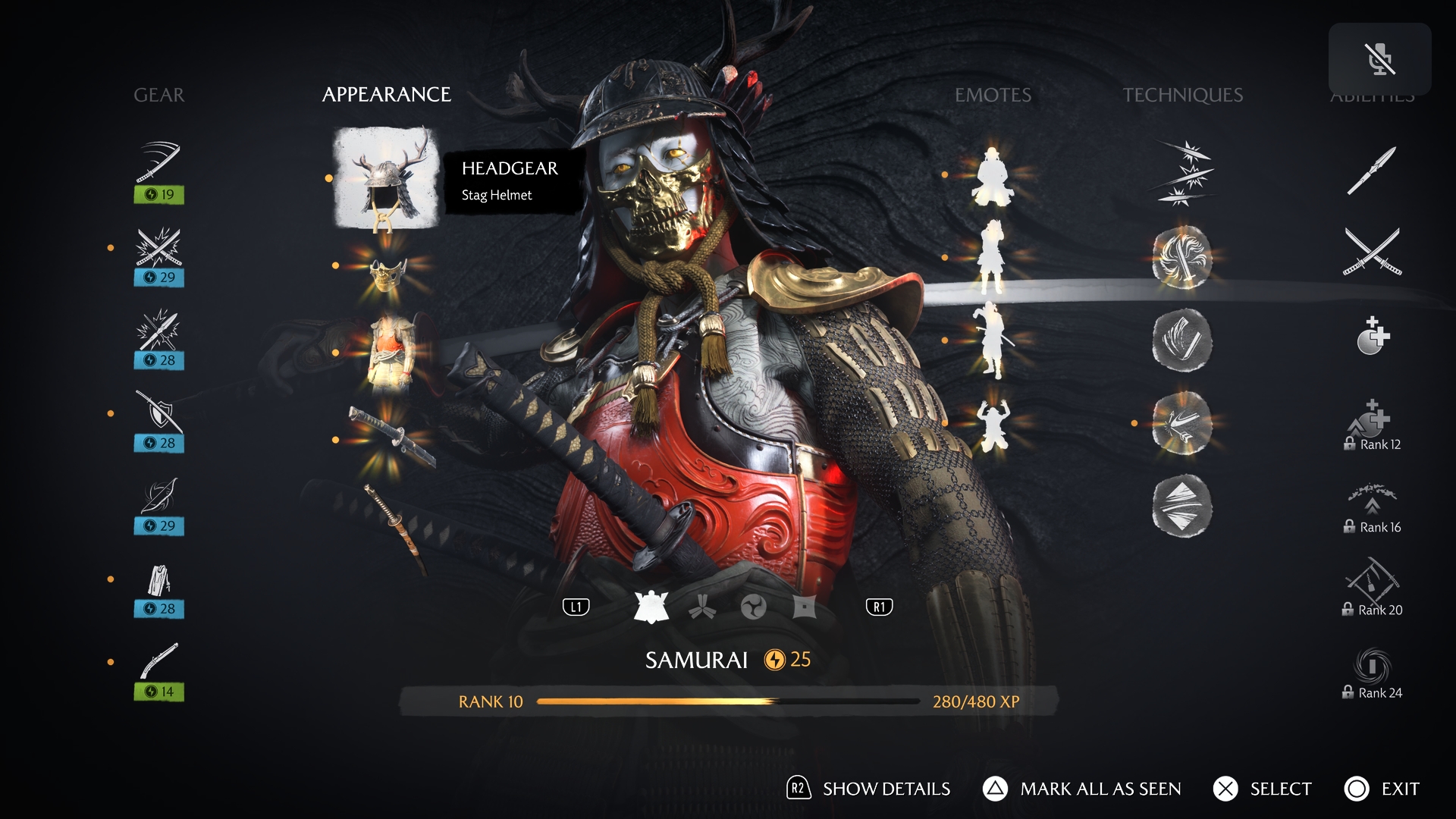This screenshot has height=819, width=1456.
Task: Switch to the Emotes section
Action: tap(993, 95)
